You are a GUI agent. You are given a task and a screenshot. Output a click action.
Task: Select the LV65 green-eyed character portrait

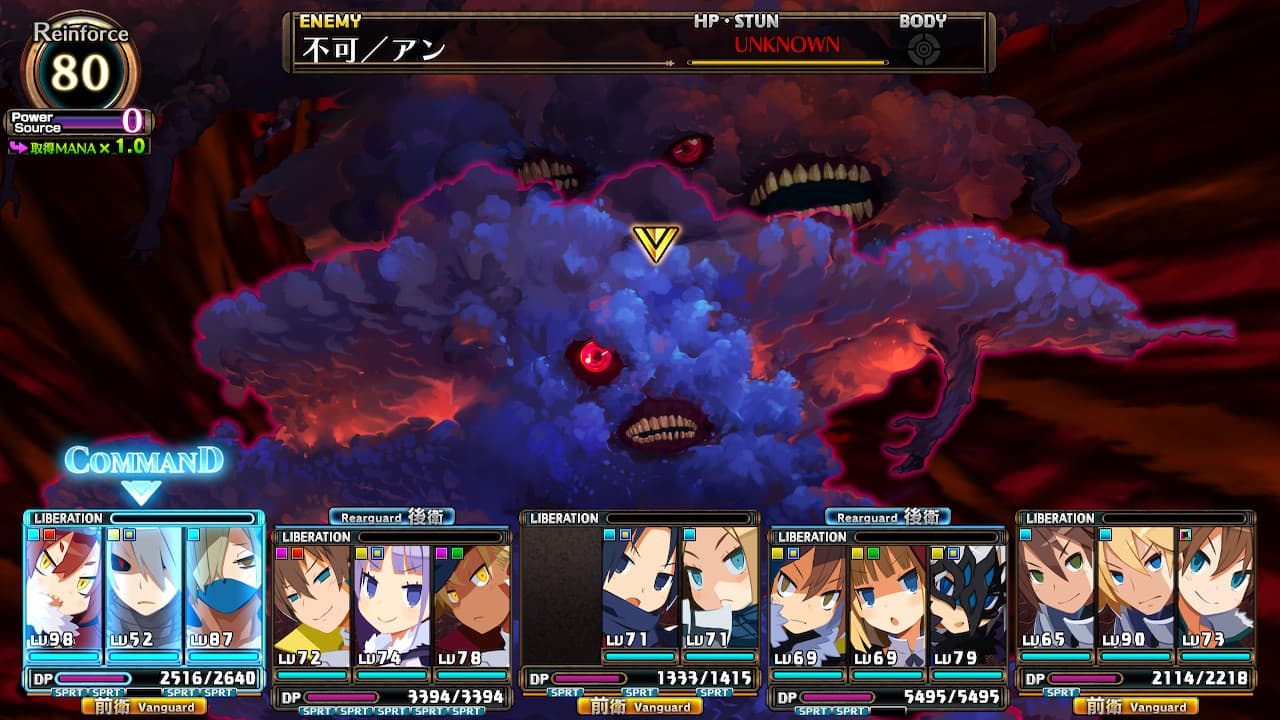[1055, 588]
